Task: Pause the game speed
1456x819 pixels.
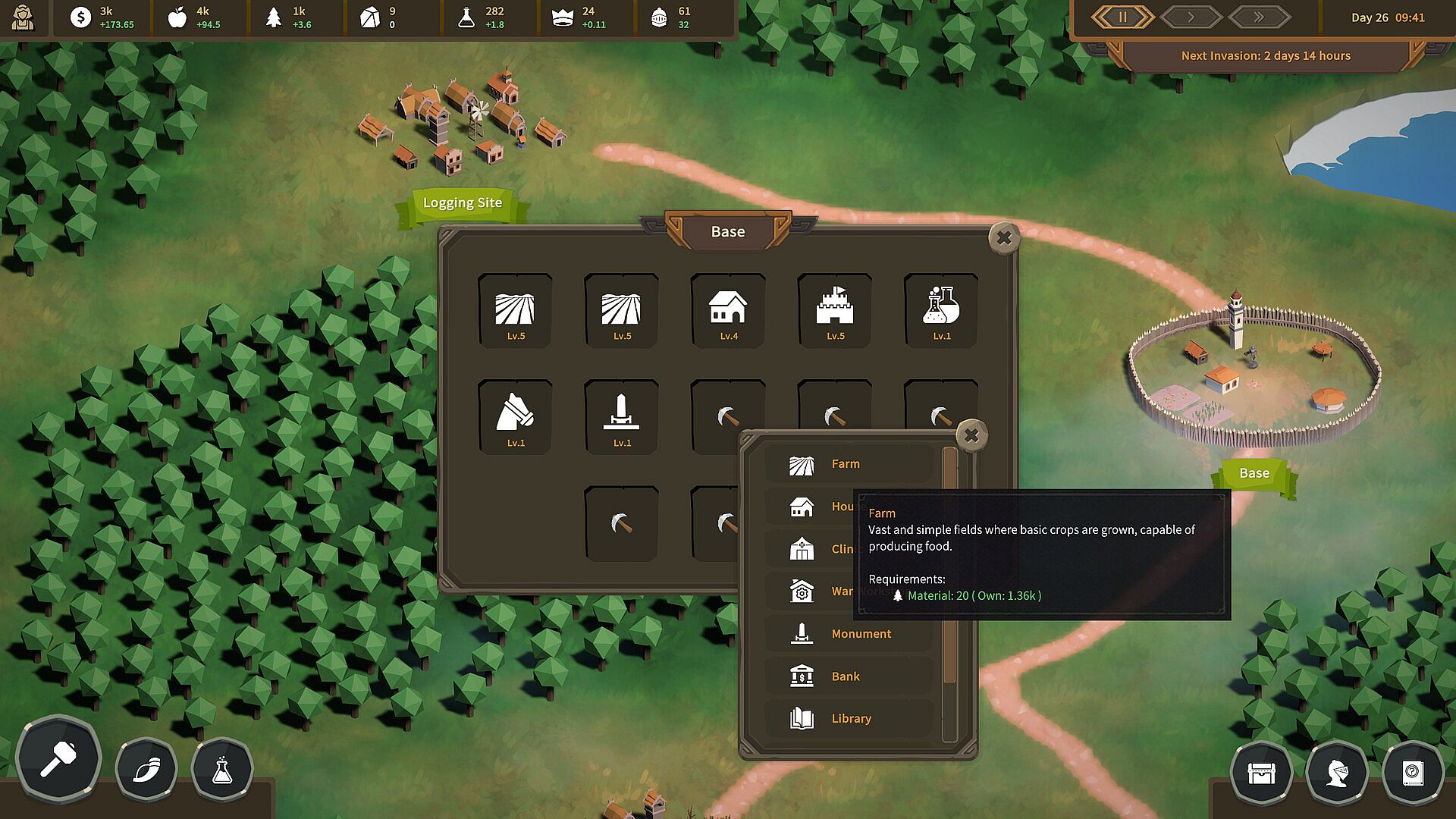Action: tap(1122, 17)
